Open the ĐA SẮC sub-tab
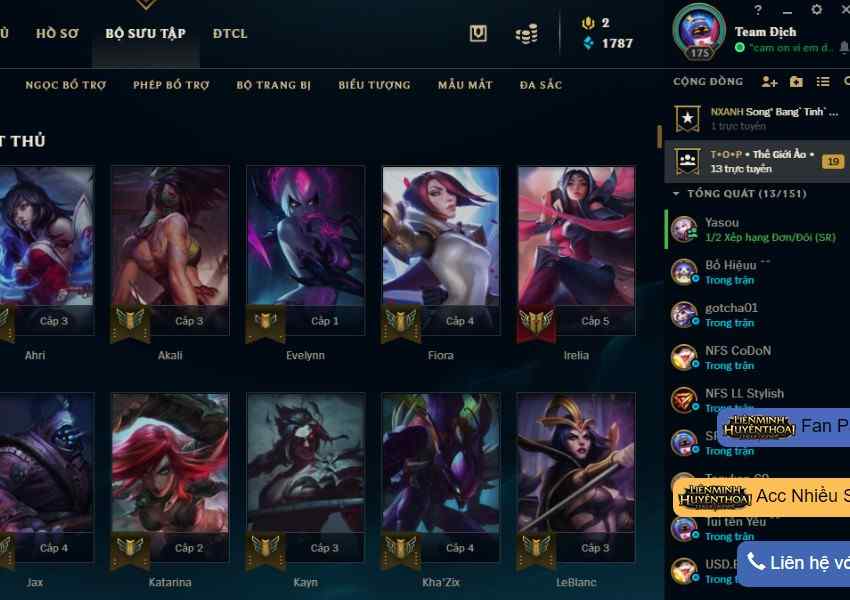The height and width of the screenshot is (600, 850). (541, 85)
